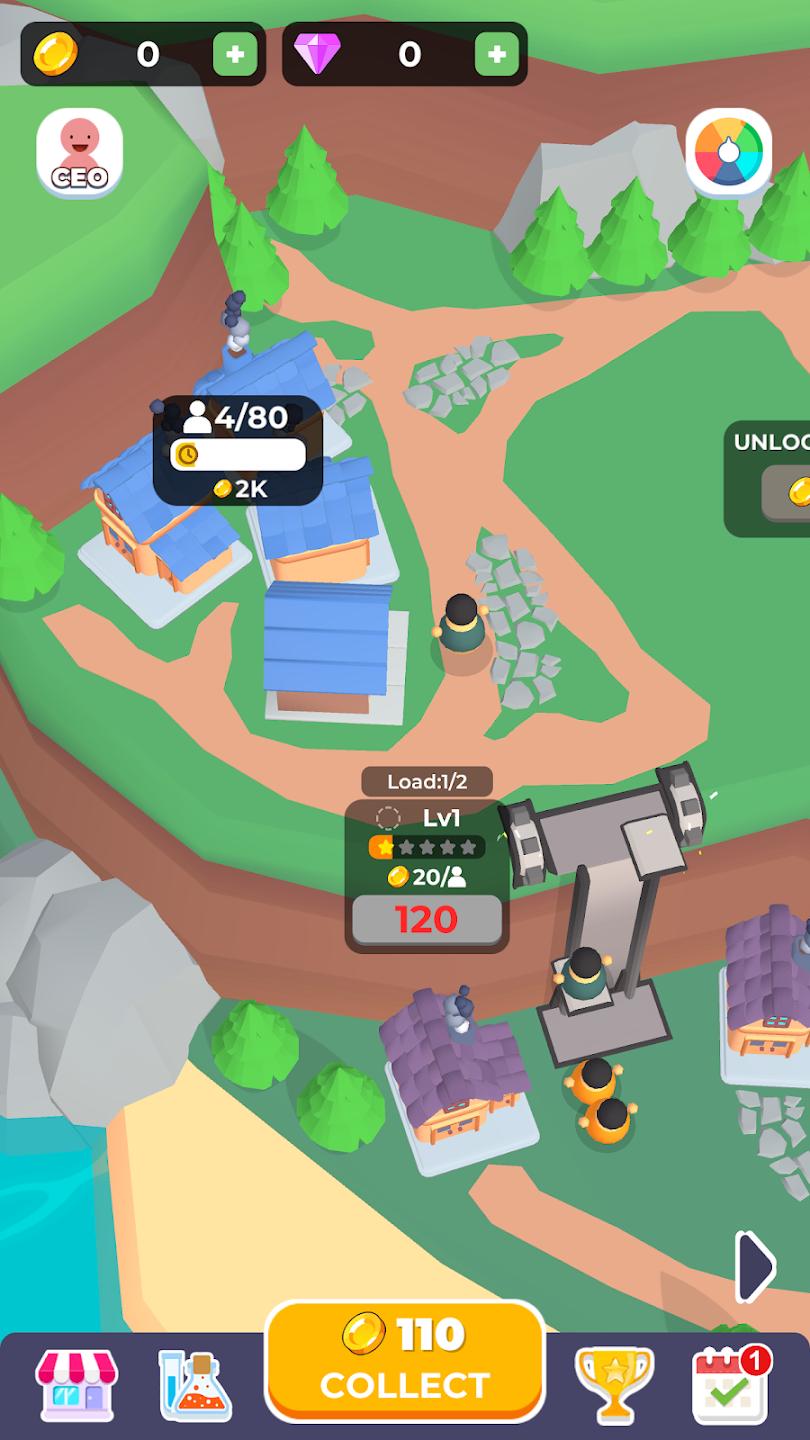The height and width of the screenshot is (1440, 810).
Task: Upgrade the lift for 120 coins
Action: (x=427, y=919)
